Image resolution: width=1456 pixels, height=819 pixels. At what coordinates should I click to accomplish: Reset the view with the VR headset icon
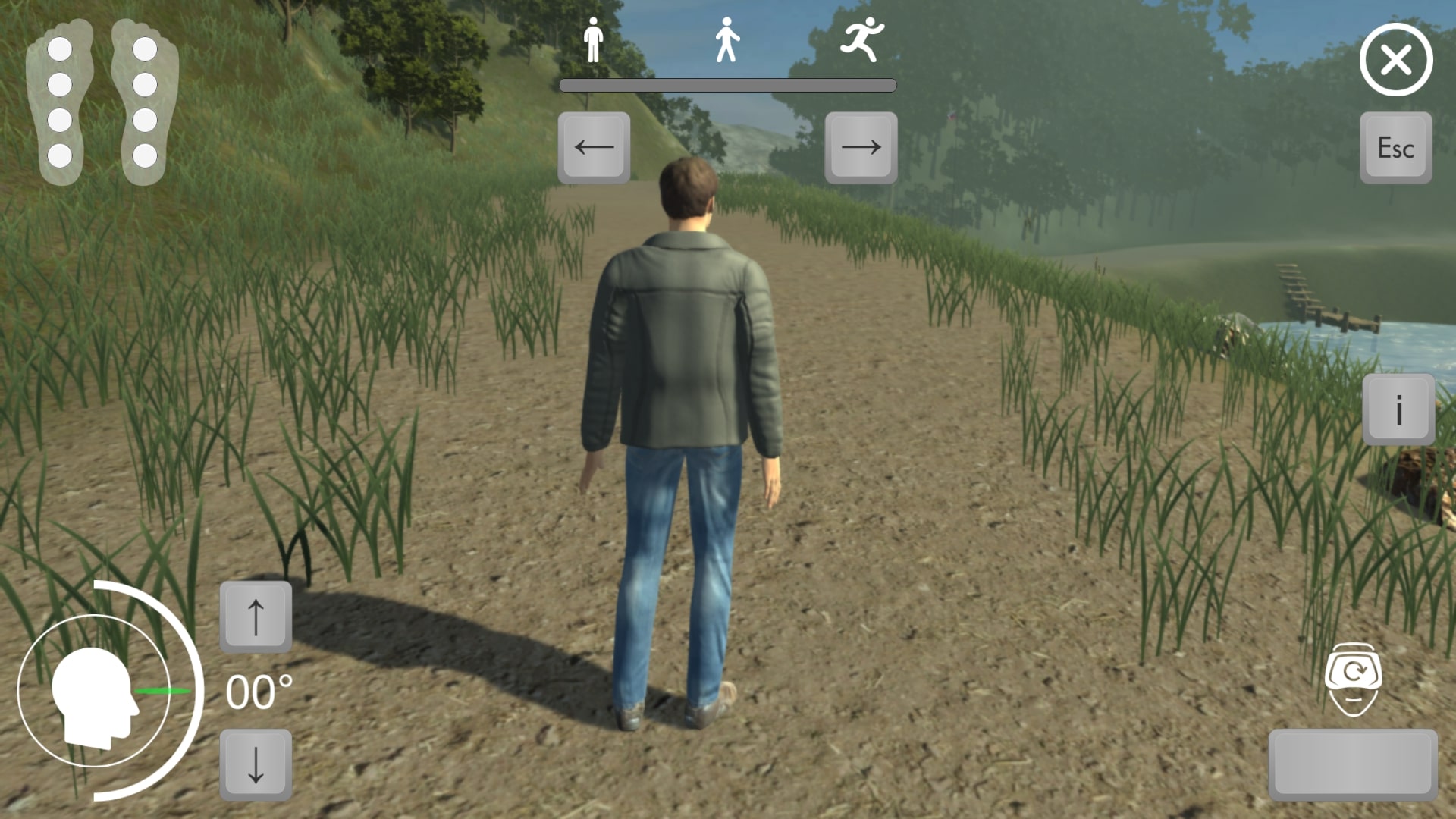pos(1354,679)
